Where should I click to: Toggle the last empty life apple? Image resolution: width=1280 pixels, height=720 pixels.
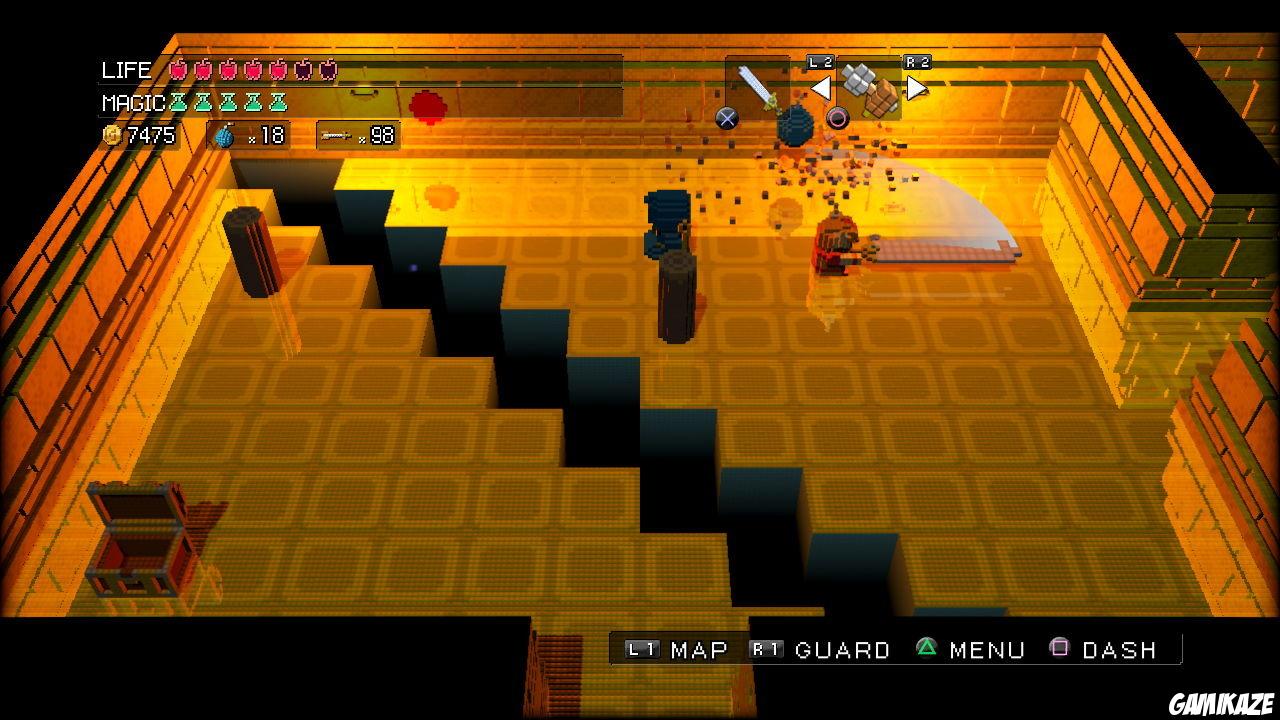click(327, 71)
